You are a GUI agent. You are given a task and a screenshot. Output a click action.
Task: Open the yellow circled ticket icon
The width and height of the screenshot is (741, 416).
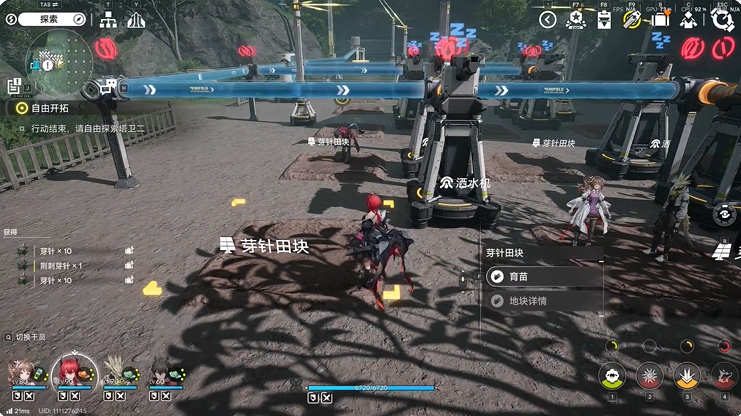click(631, 19)
